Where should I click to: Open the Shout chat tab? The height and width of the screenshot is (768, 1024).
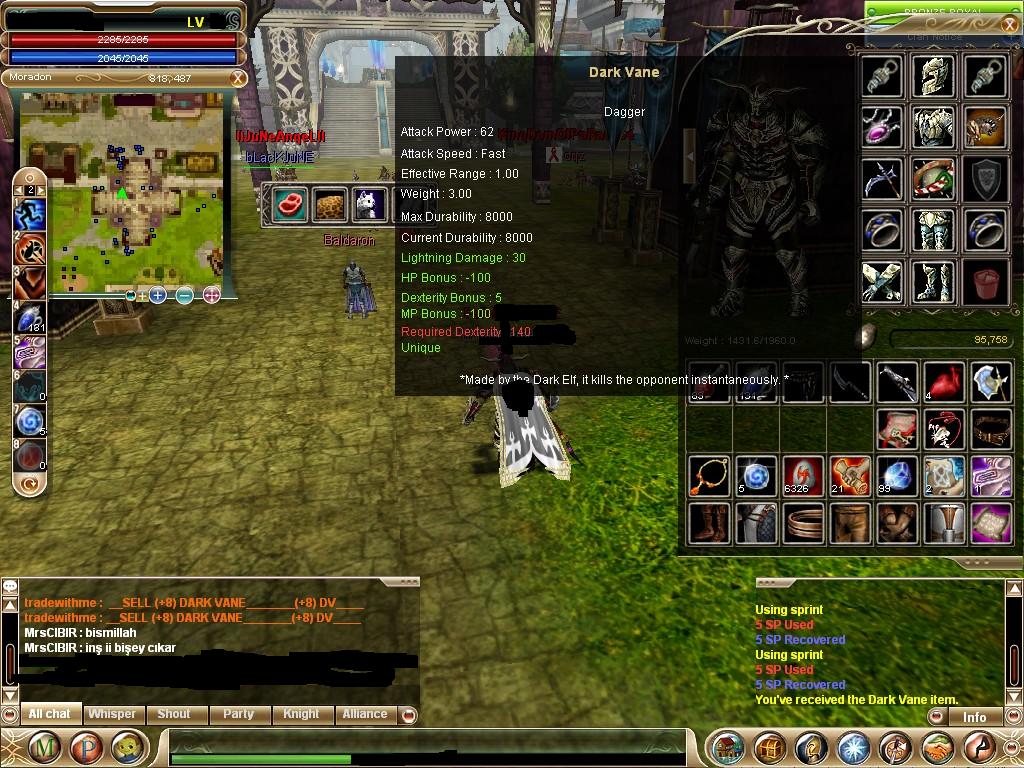(173, 714)
